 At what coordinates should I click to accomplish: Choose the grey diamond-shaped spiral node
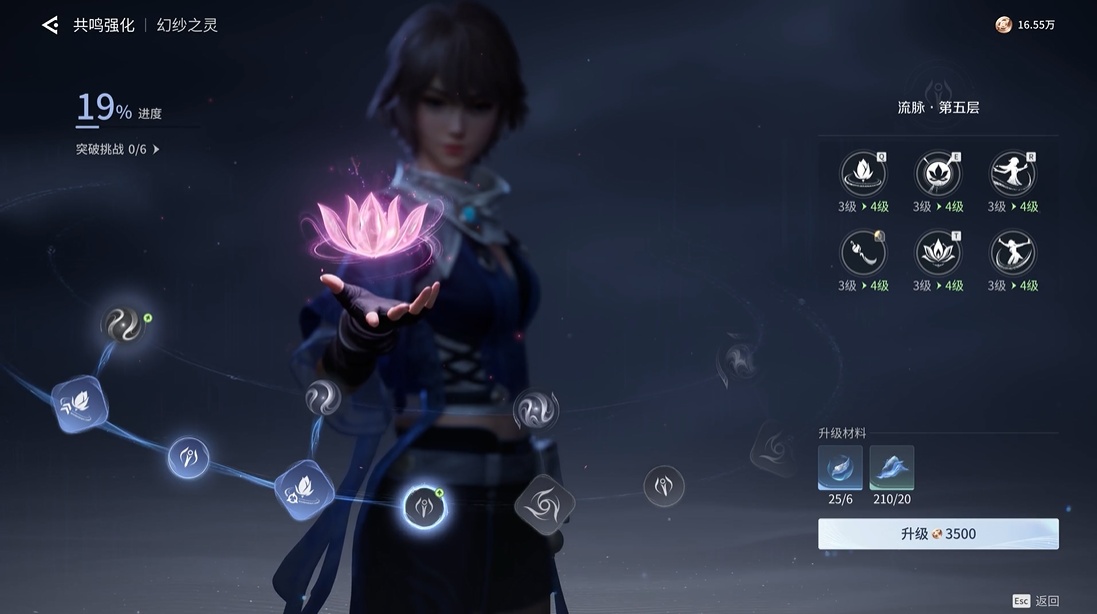(545, 506)
